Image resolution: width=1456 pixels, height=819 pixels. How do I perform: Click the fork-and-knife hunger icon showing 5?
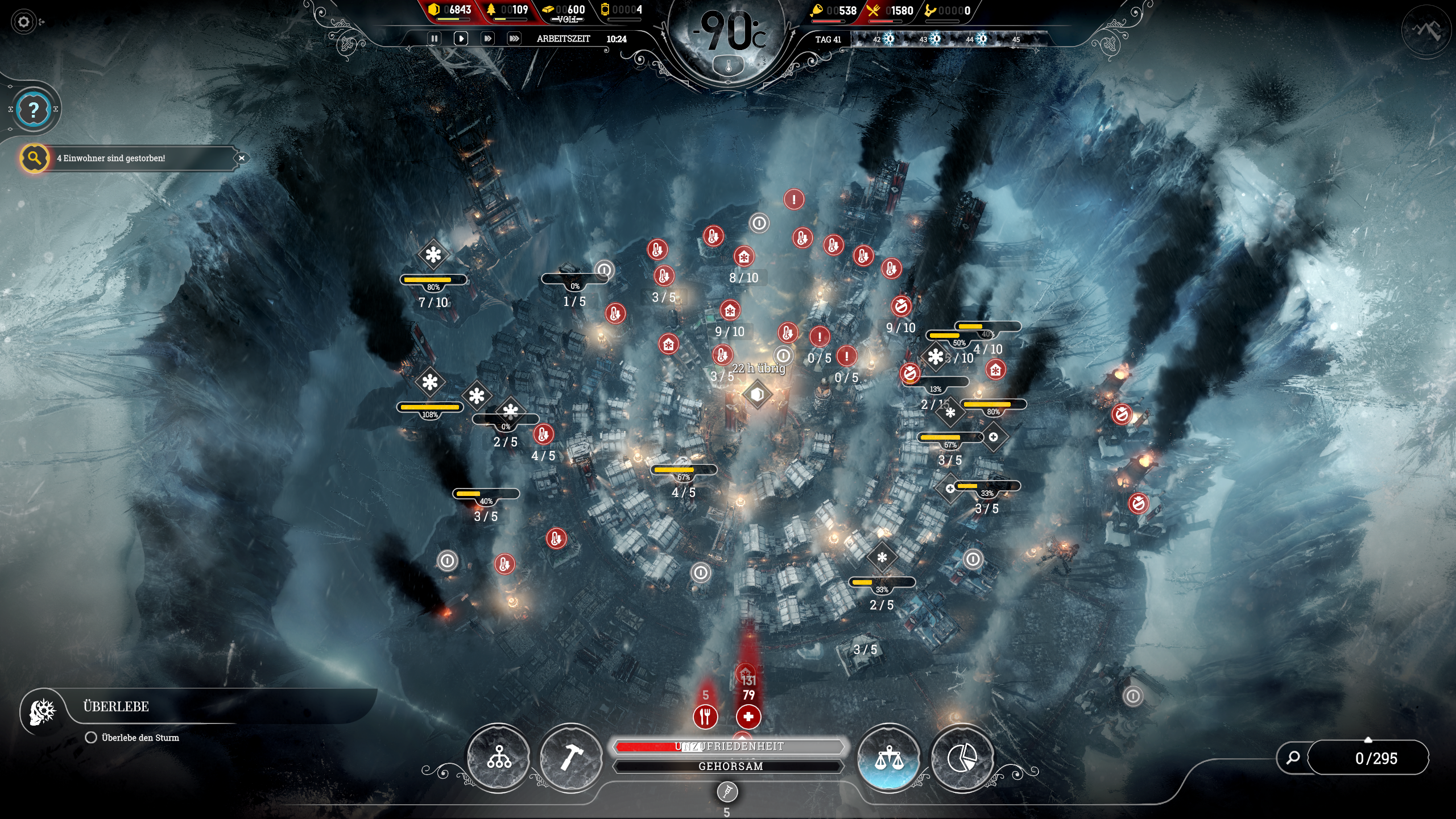click(x=705, y=717)
